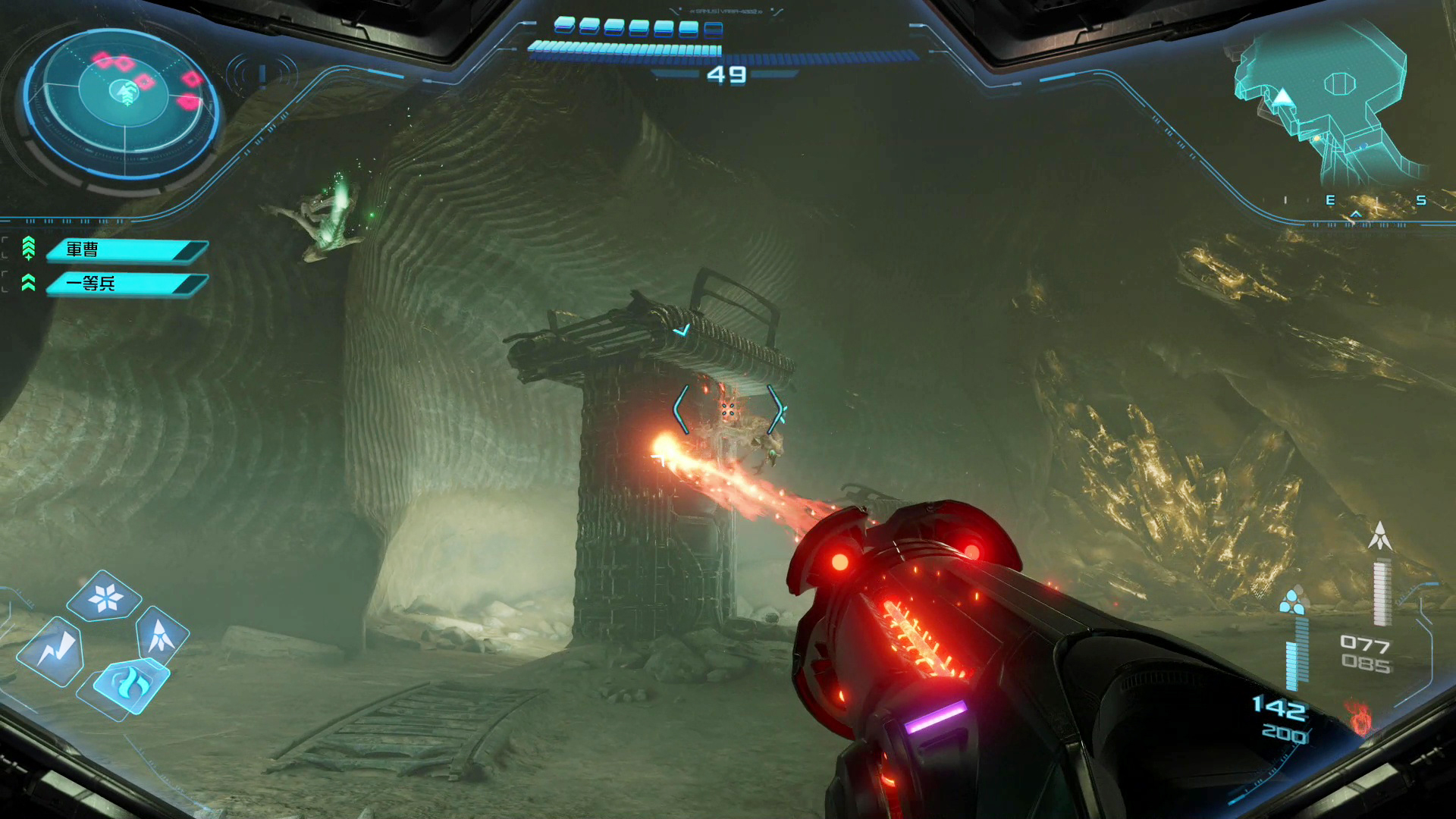This screenshot has height=819, width=1456.
Task: Select the 軍曹 squad member bar
Action: tap(126, 249)
